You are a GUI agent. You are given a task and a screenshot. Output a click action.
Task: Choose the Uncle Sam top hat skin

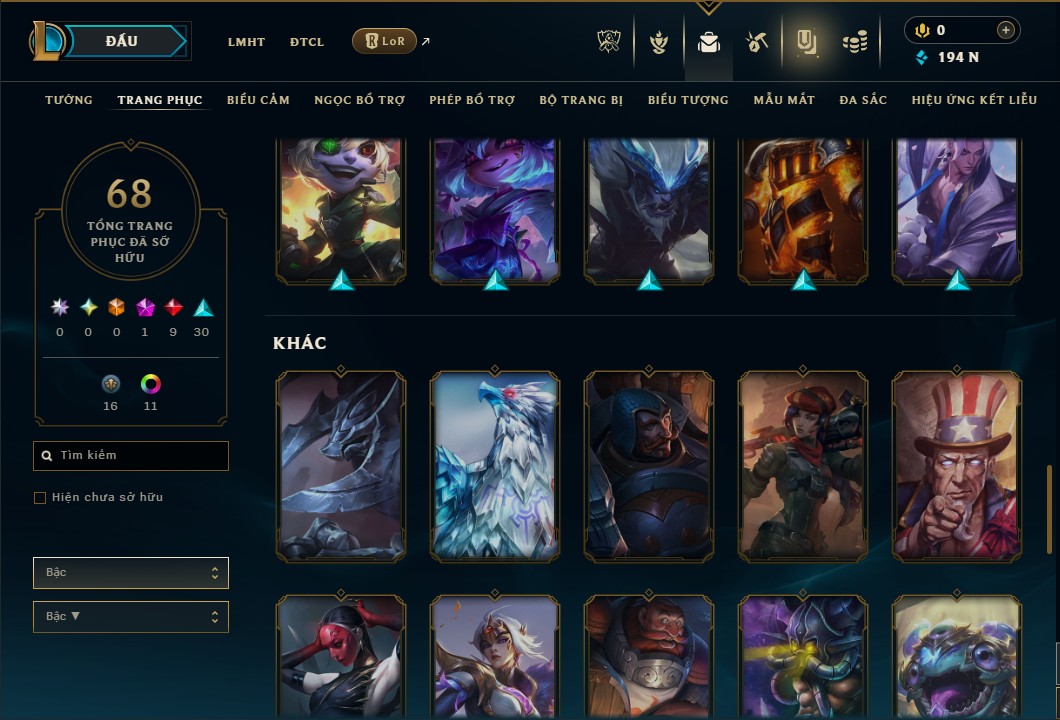click(x=957, y=466)
